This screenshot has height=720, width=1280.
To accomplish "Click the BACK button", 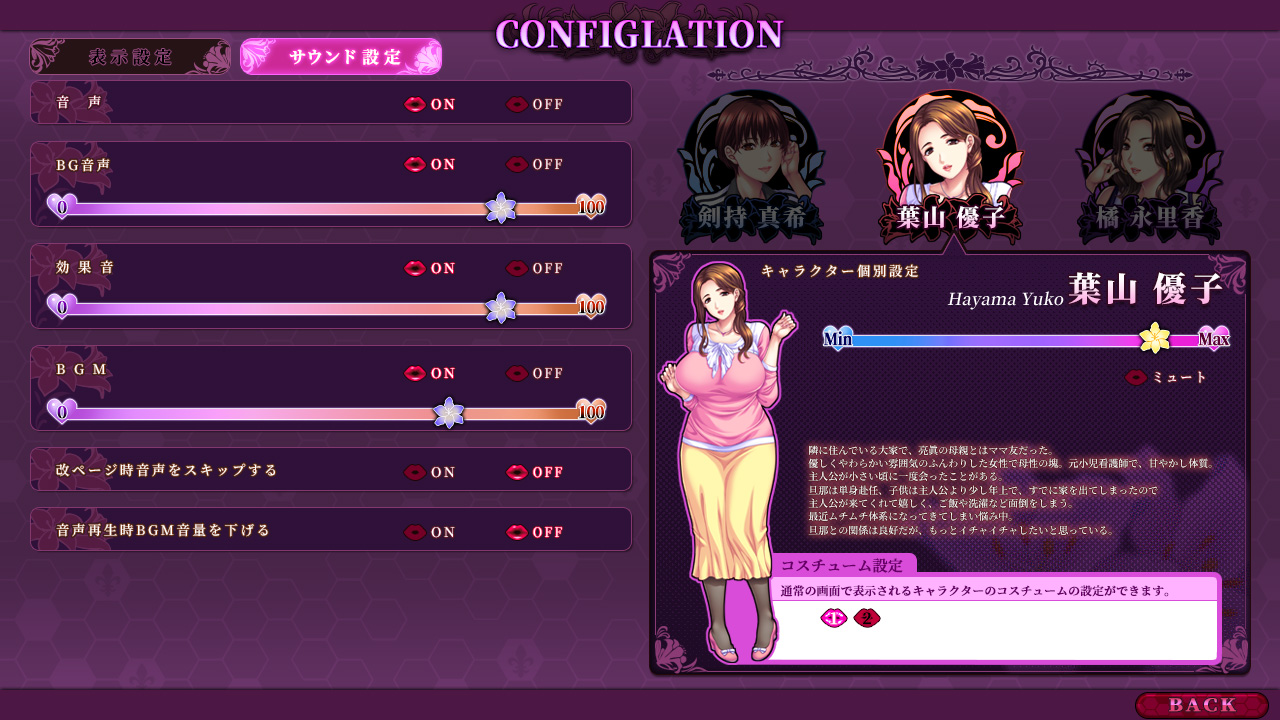I will click(1201, 705).
